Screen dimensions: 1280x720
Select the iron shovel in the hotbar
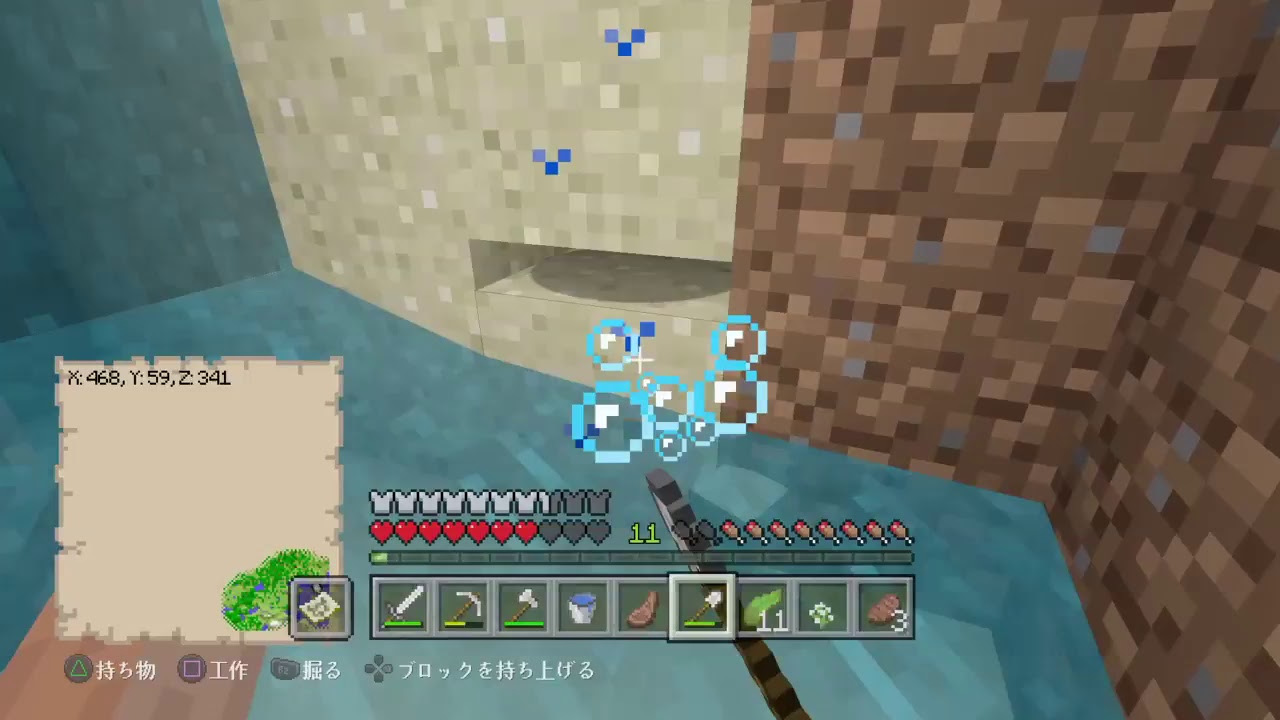[x=703, y=605]
